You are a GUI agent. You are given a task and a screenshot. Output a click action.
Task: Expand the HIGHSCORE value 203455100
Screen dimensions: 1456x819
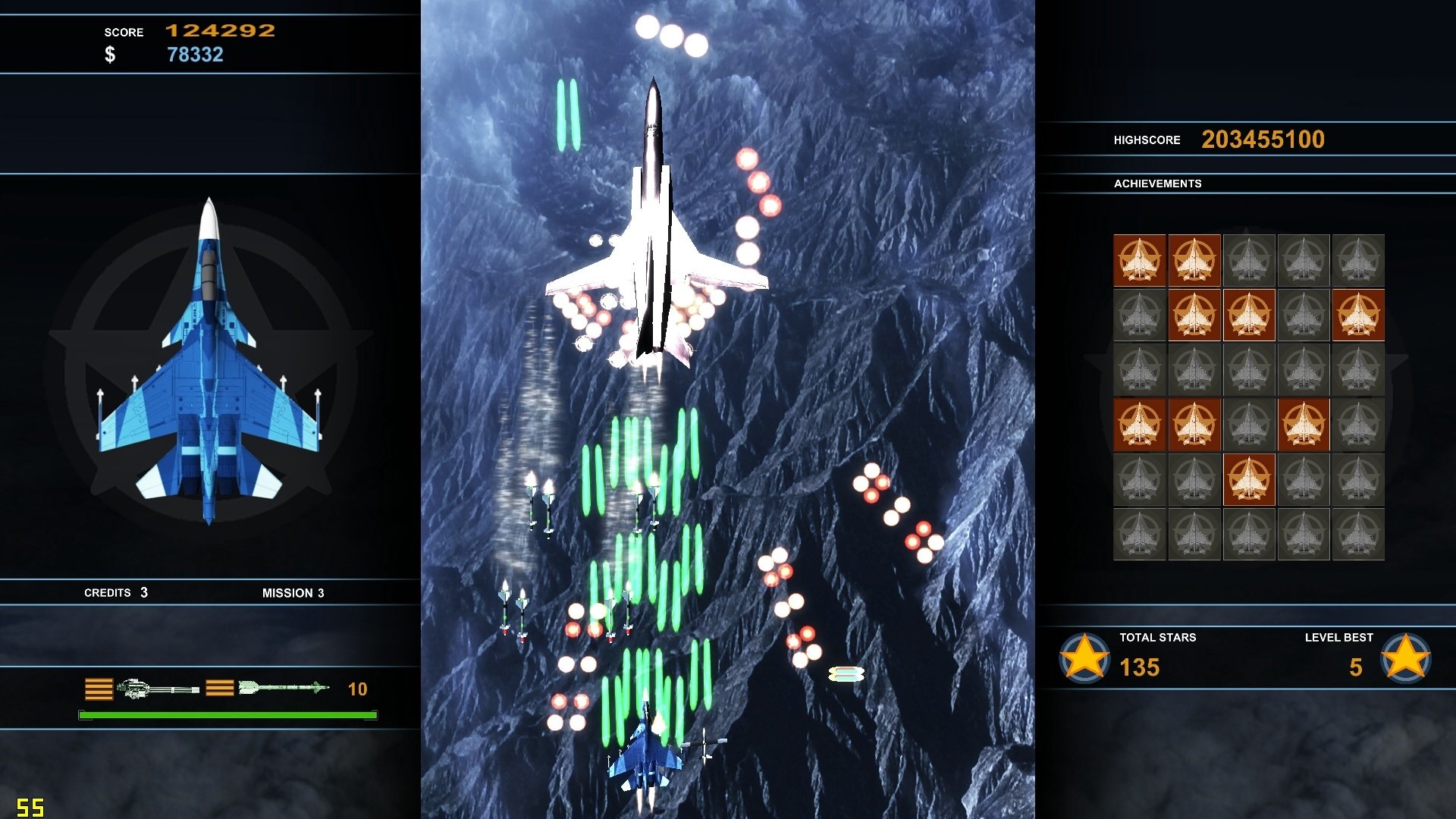[x=1263, y=139]
